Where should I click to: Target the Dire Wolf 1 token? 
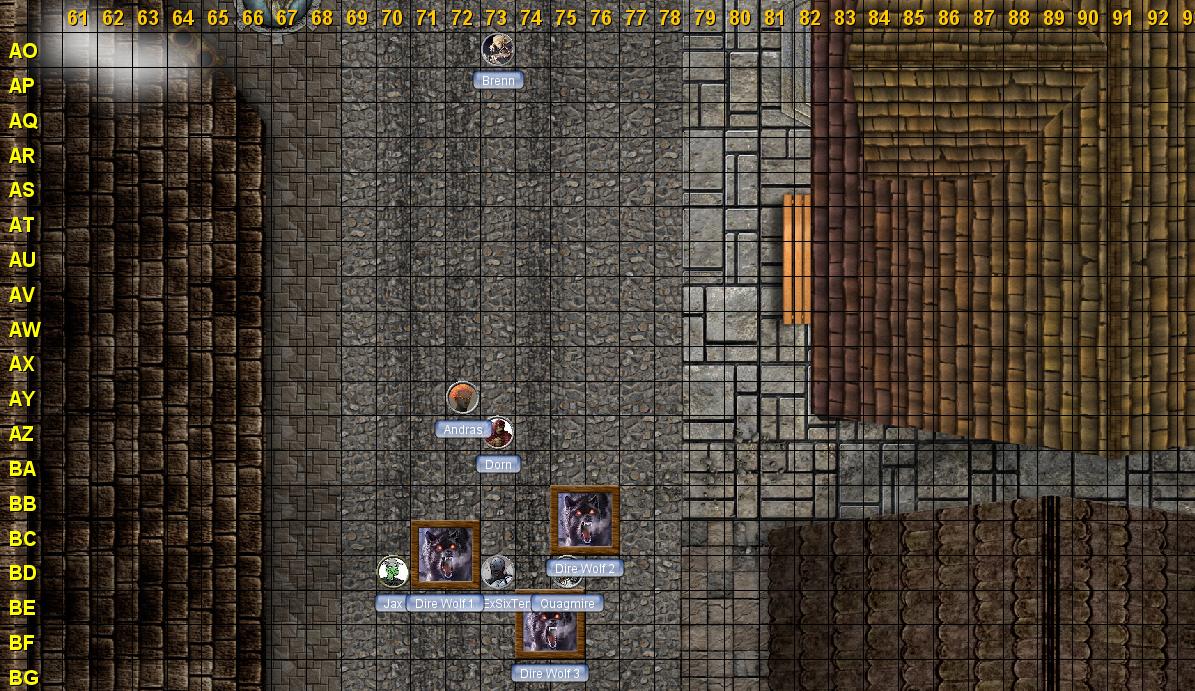point(445,554)
